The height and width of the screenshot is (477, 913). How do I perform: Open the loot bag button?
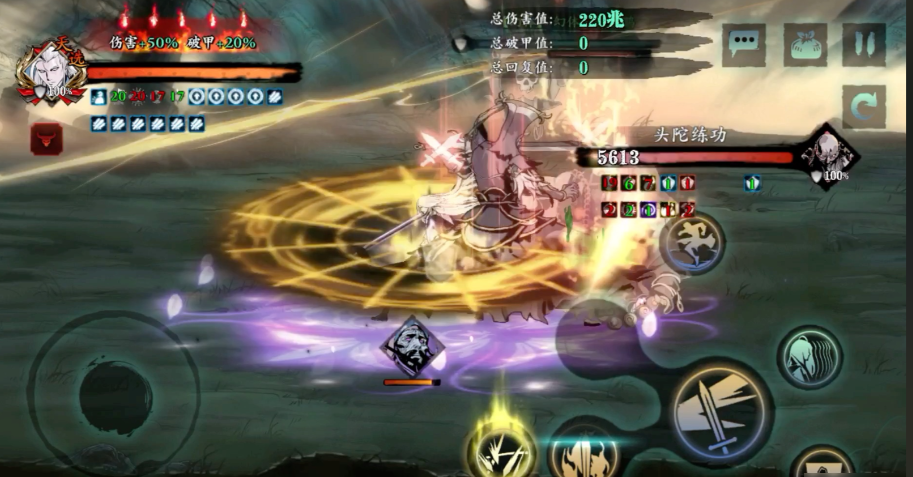[x=804, y=45]
